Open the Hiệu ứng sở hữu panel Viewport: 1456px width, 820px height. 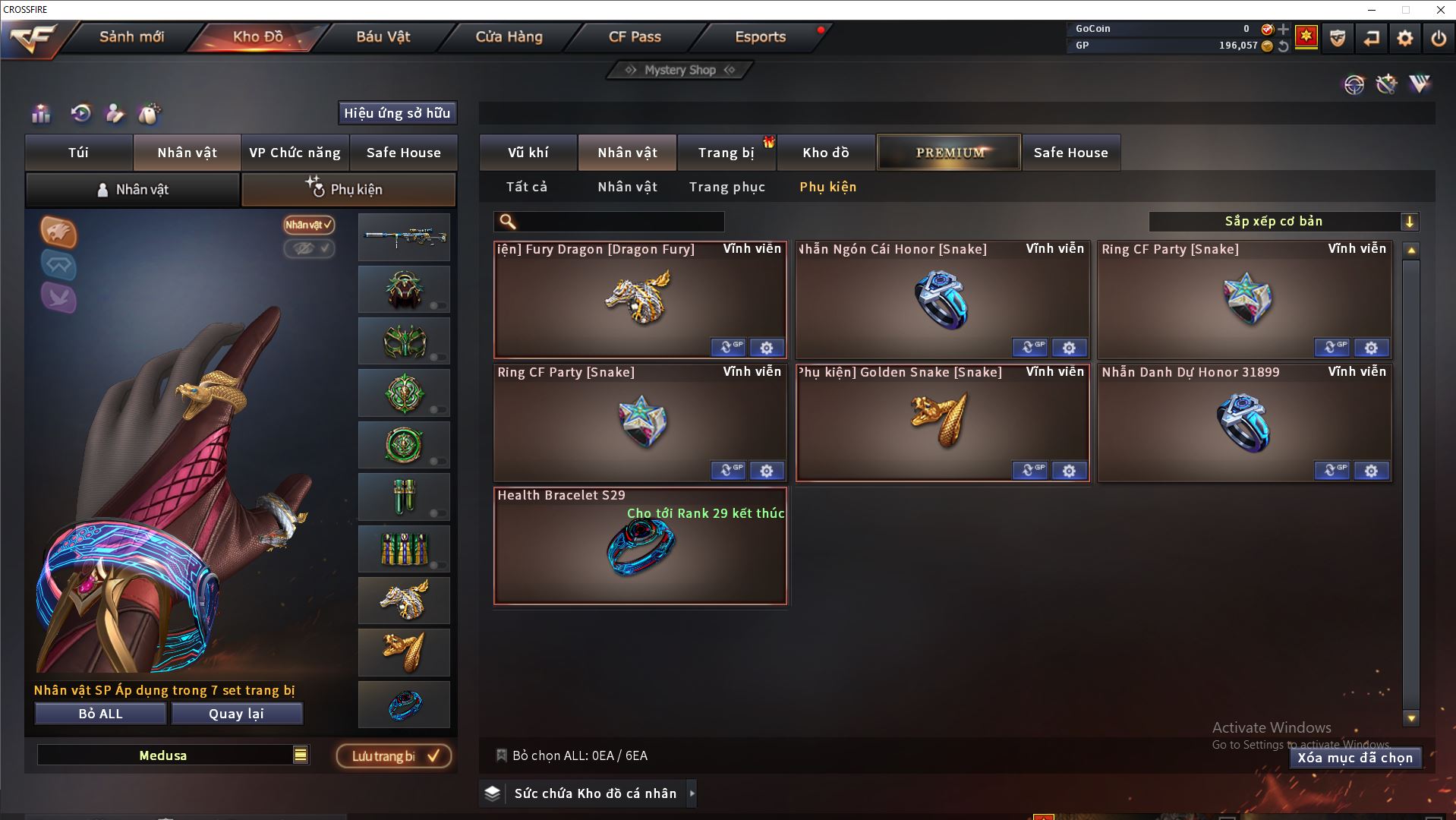click(x=397, y=113)
